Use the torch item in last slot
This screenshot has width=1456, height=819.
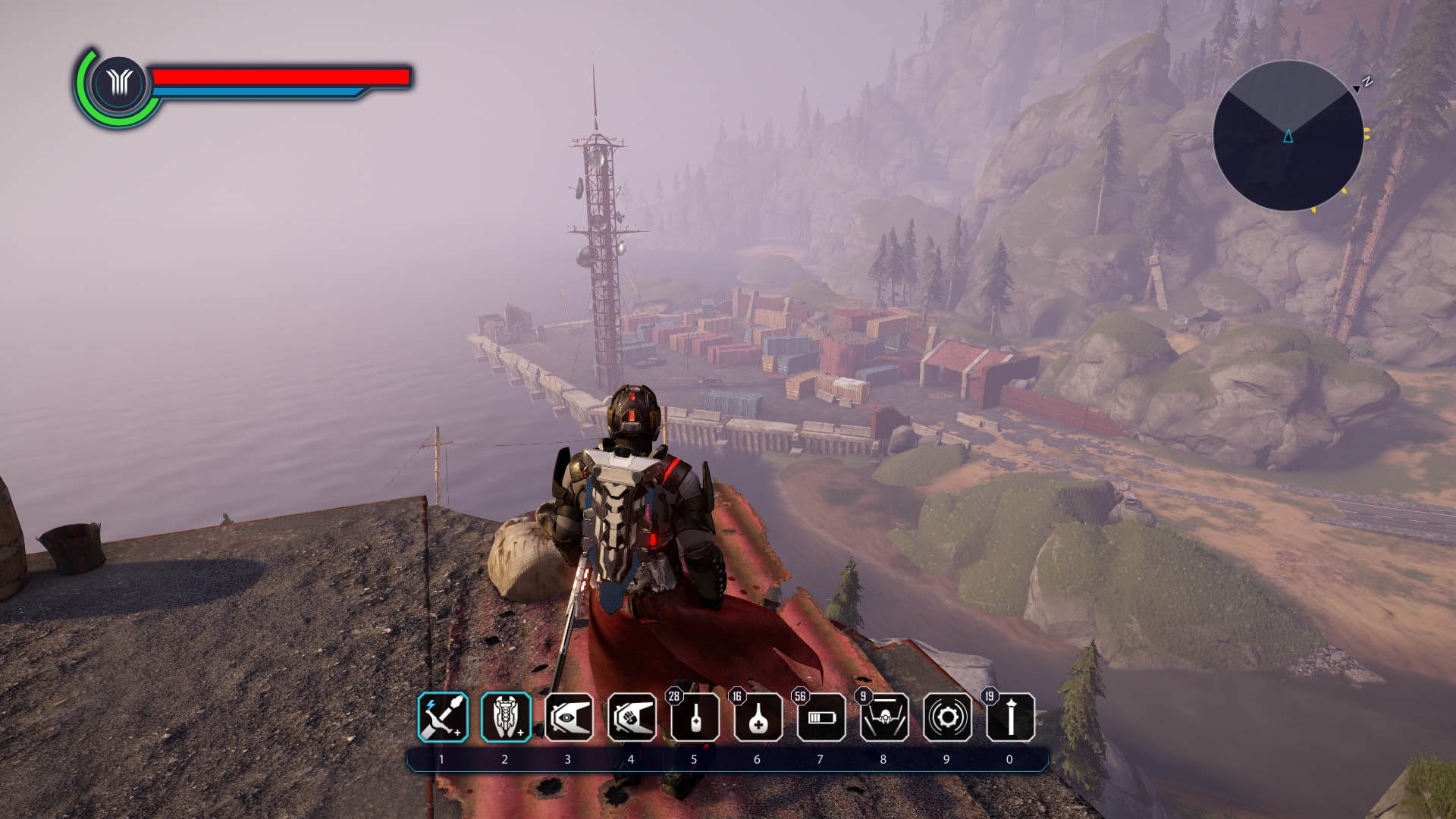point(1010,717)
